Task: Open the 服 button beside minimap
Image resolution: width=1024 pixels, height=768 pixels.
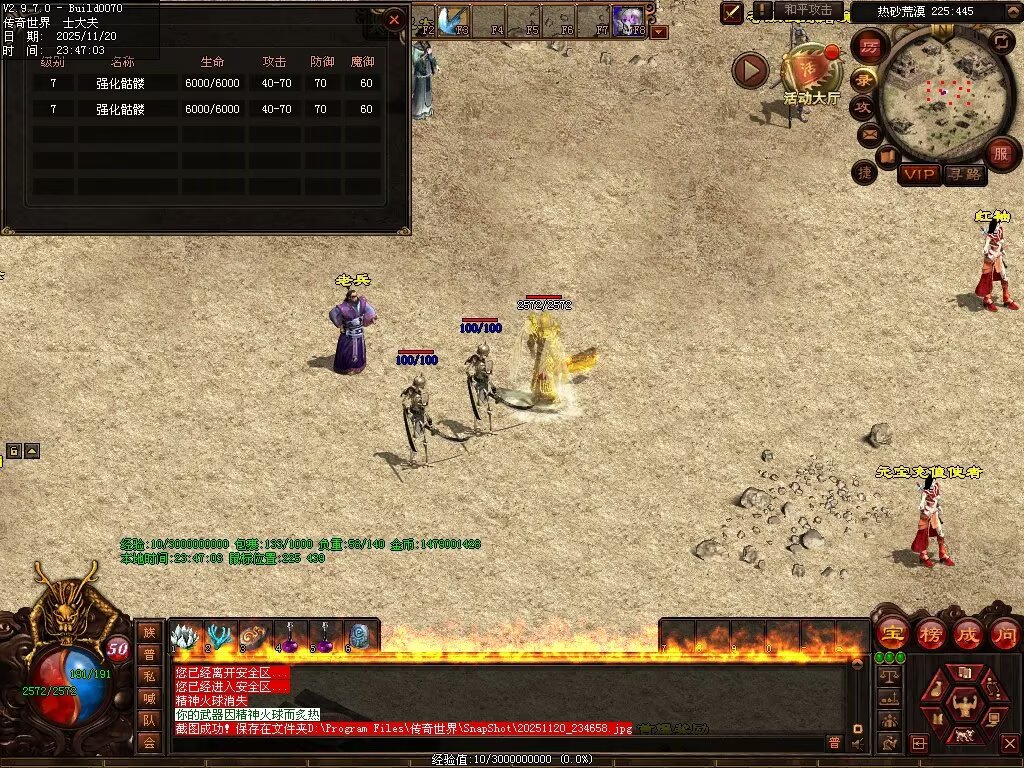Action: (1000, 154)
